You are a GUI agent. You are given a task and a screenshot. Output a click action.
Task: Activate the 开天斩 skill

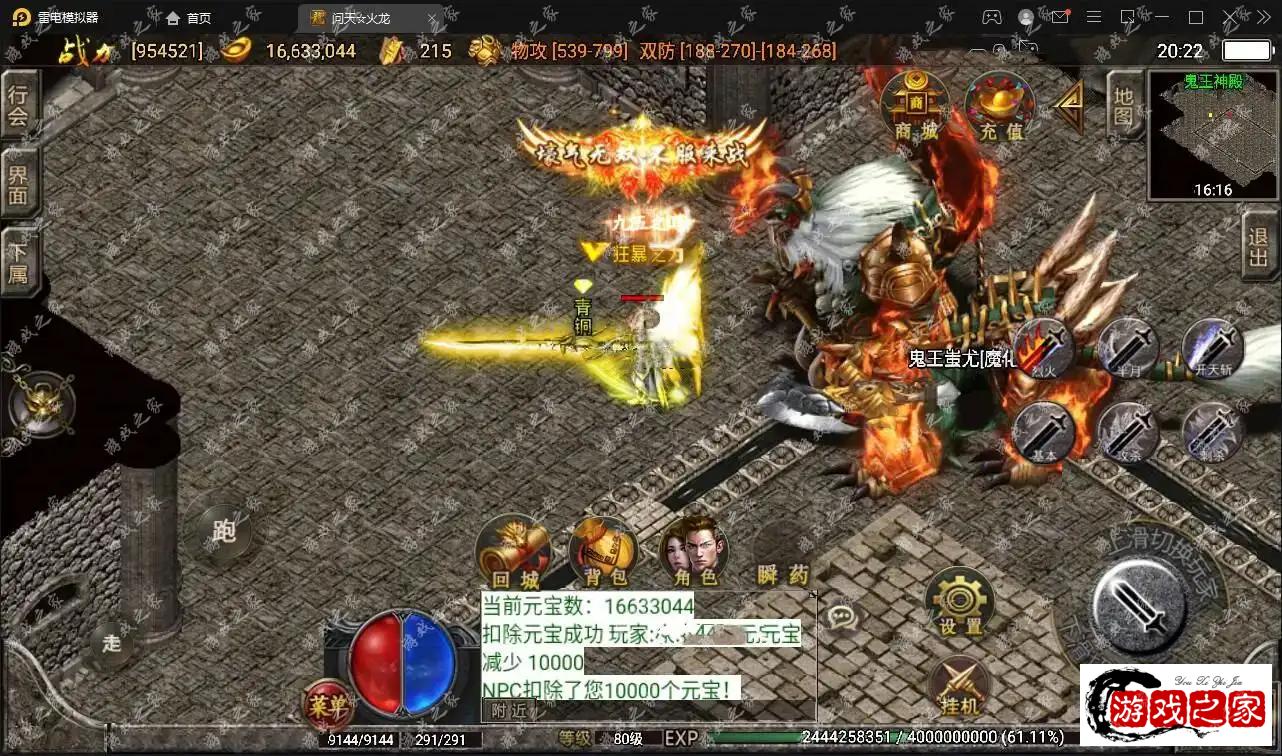click(1212, 347)
